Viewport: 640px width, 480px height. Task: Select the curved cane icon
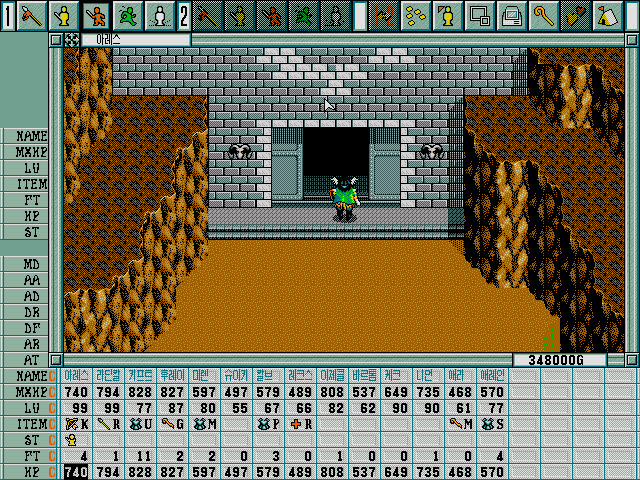(x=543, y=15)
